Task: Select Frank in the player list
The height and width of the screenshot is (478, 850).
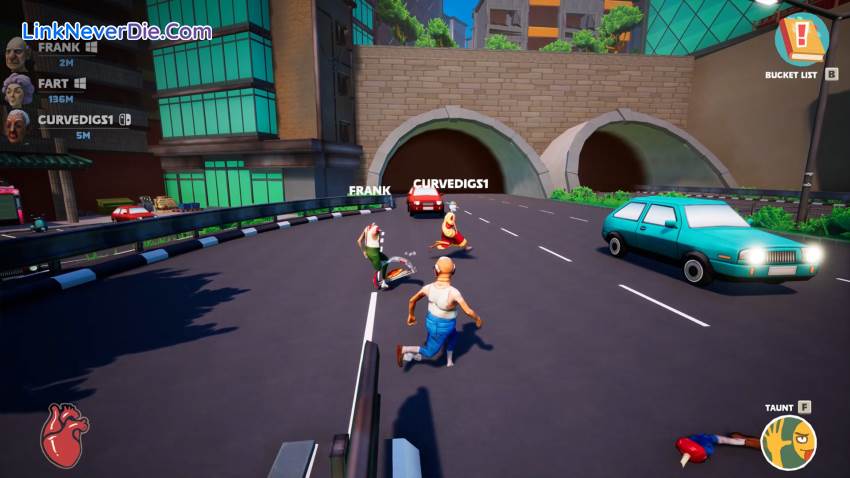Action: [60, 47]
